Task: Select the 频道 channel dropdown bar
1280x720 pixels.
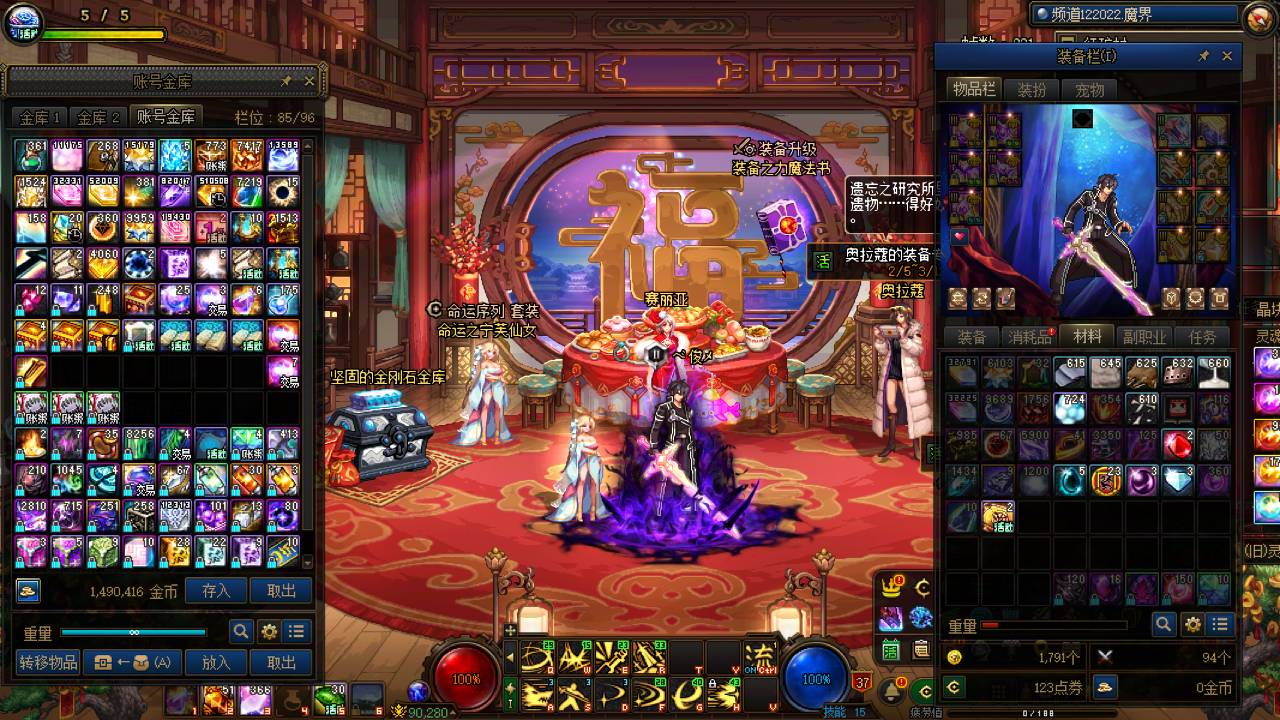Action: [1134, 15]
